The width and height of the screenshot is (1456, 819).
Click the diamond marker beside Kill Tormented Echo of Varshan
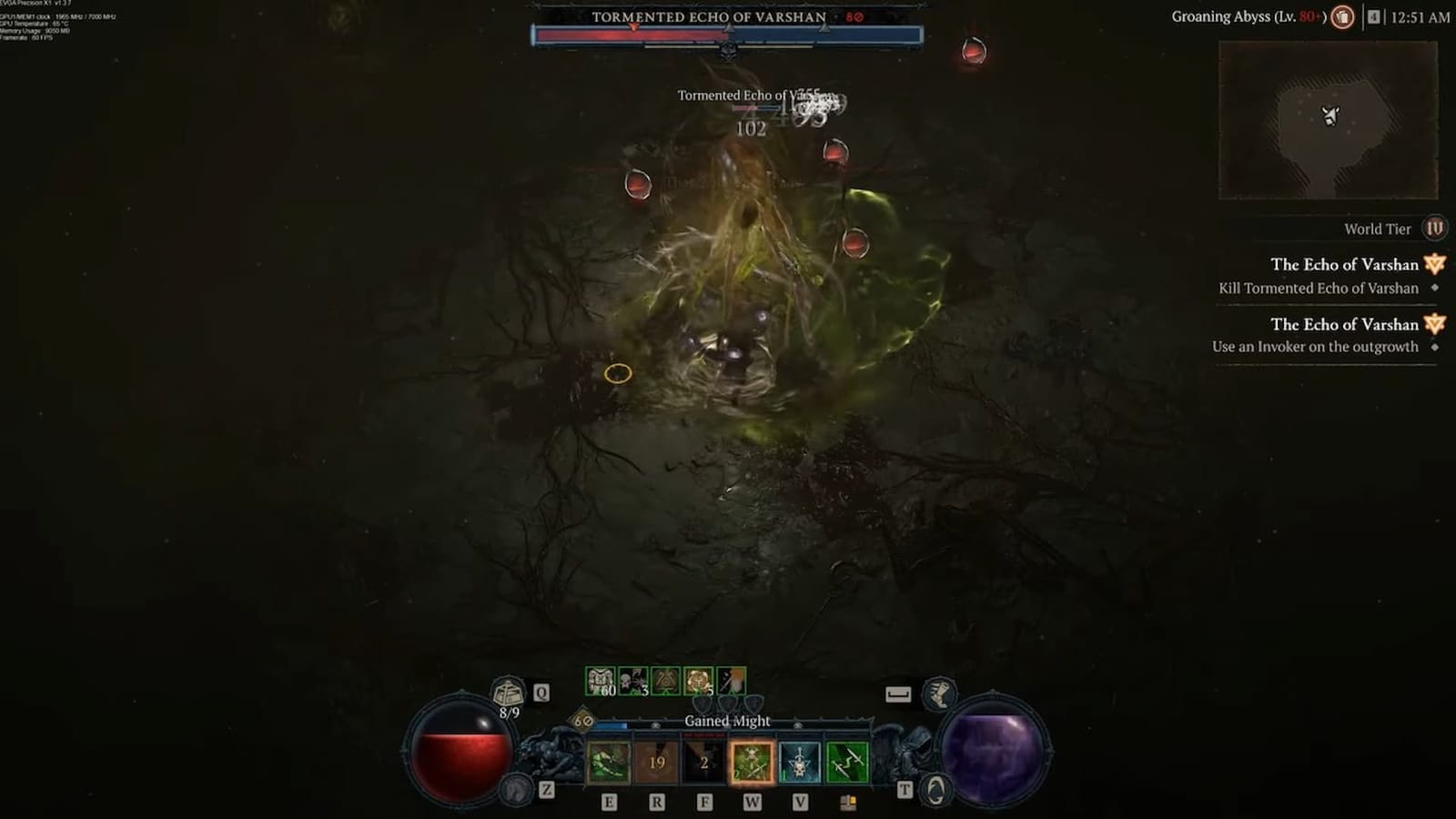click(x=1435, y=287)
